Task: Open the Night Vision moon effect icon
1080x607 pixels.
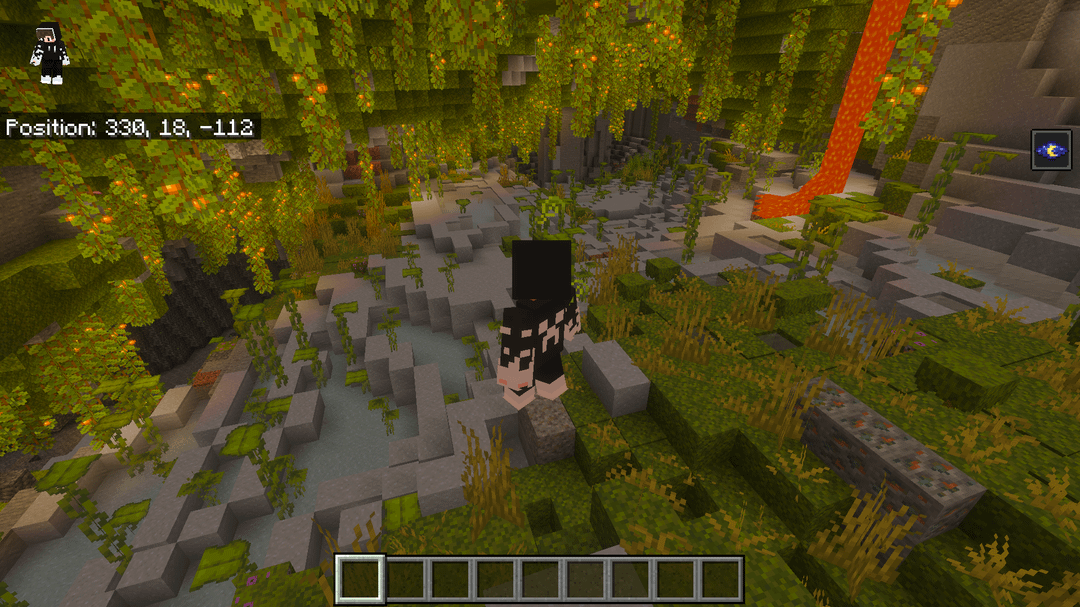Action: coord(1051,150)
